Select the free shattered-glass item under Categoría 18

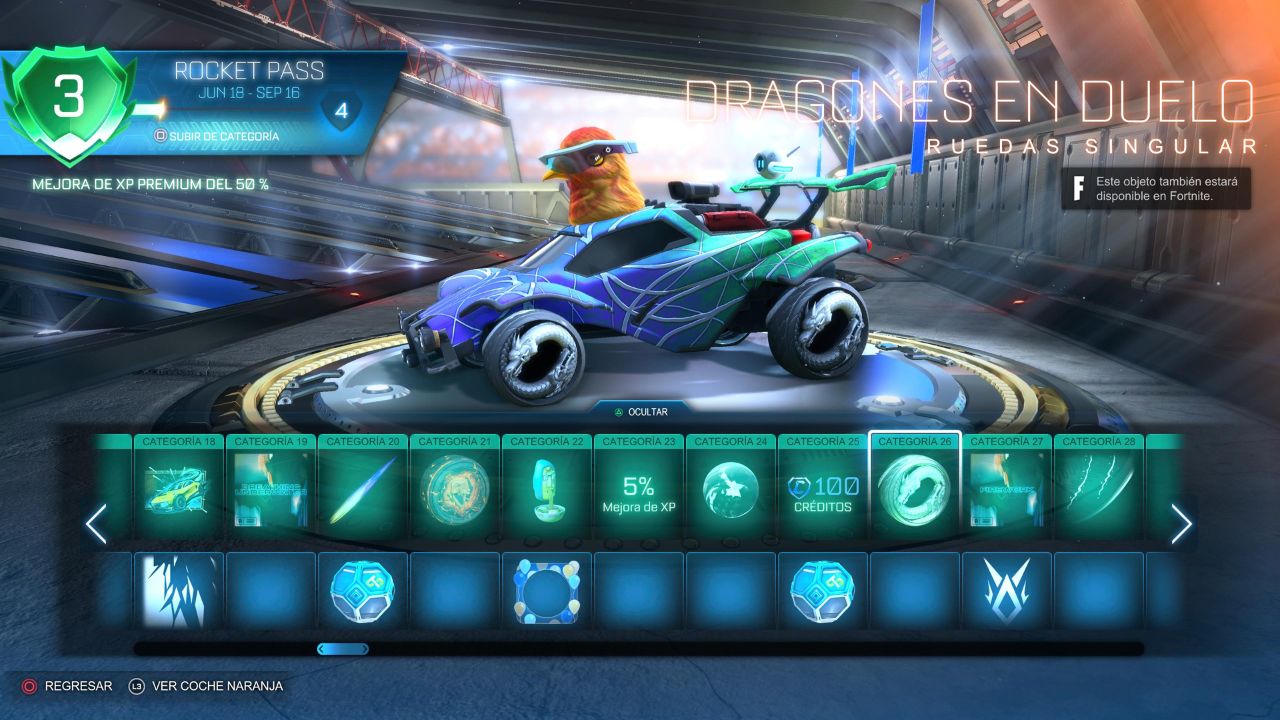(x=178, y=591)
